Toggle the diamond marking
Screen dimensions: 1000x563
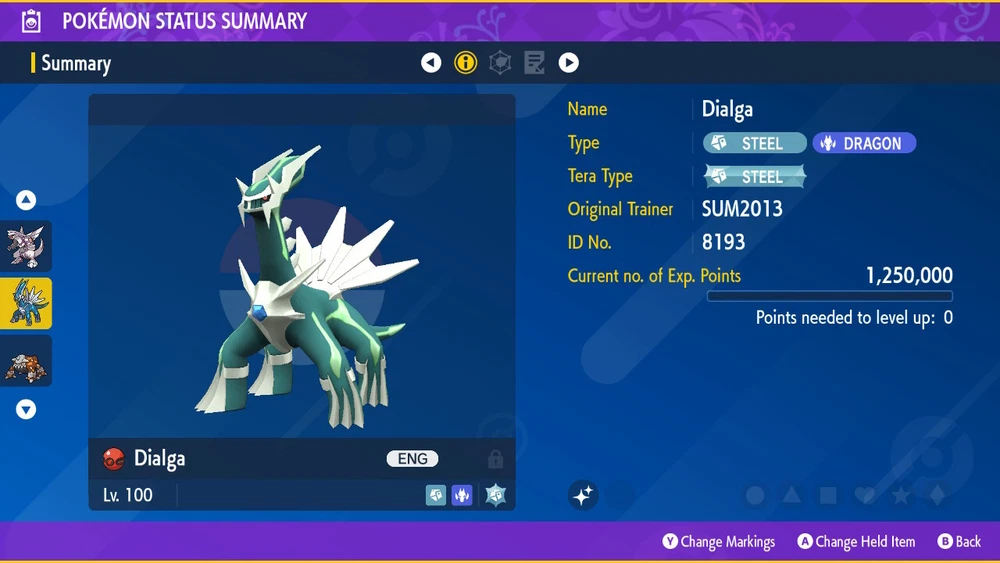pos(936,496)
